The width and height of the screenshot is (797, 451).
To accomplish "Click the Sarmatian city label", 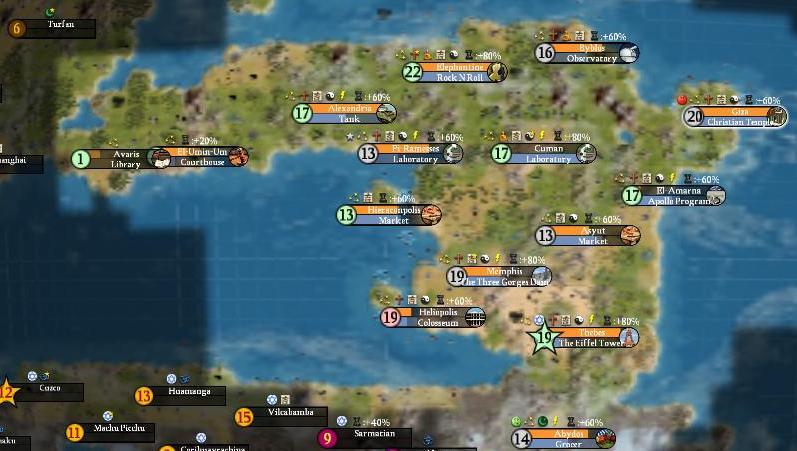I will (374, 433).
